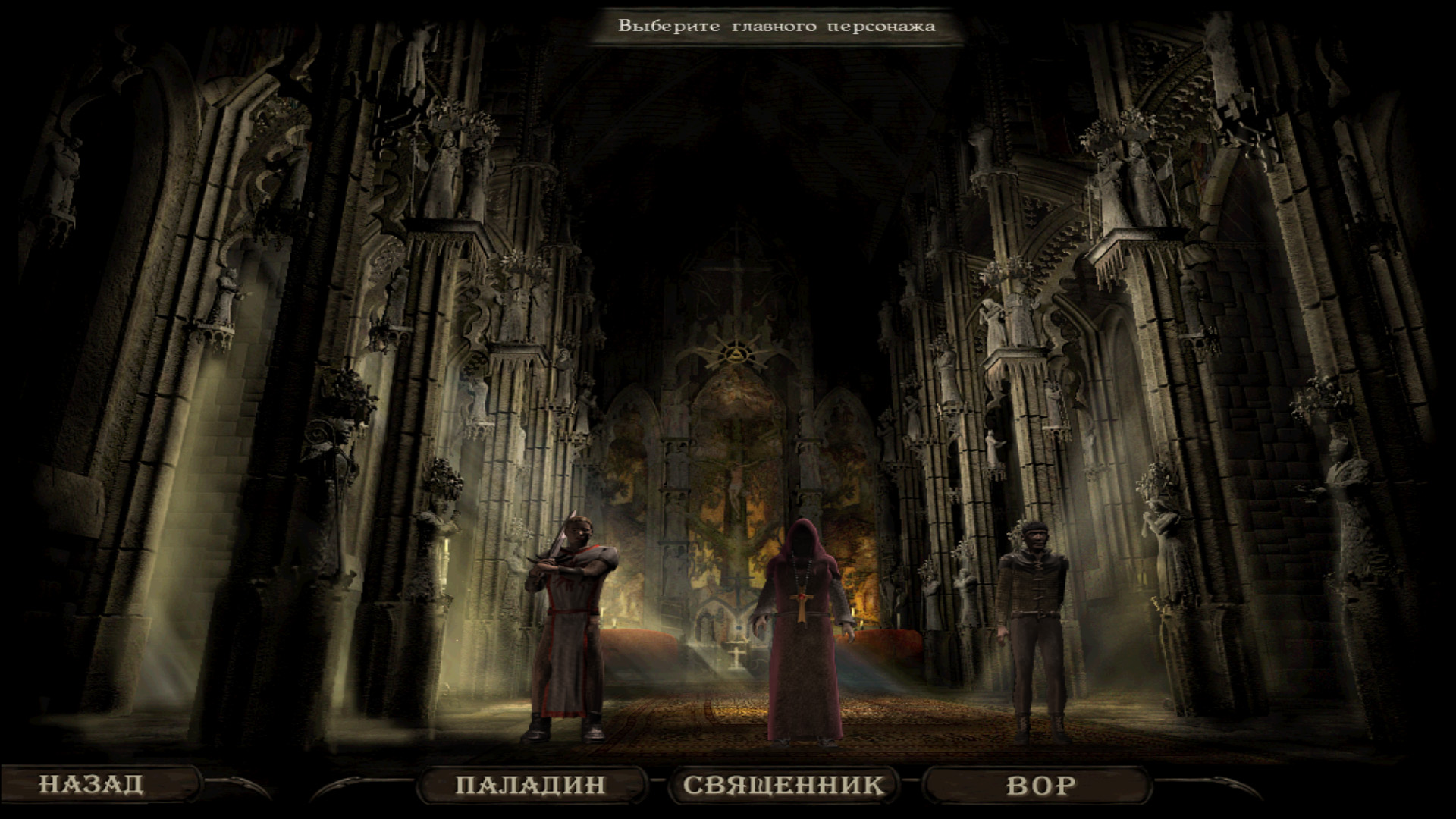Pick the masked thief character

[x=1031, y=629]
